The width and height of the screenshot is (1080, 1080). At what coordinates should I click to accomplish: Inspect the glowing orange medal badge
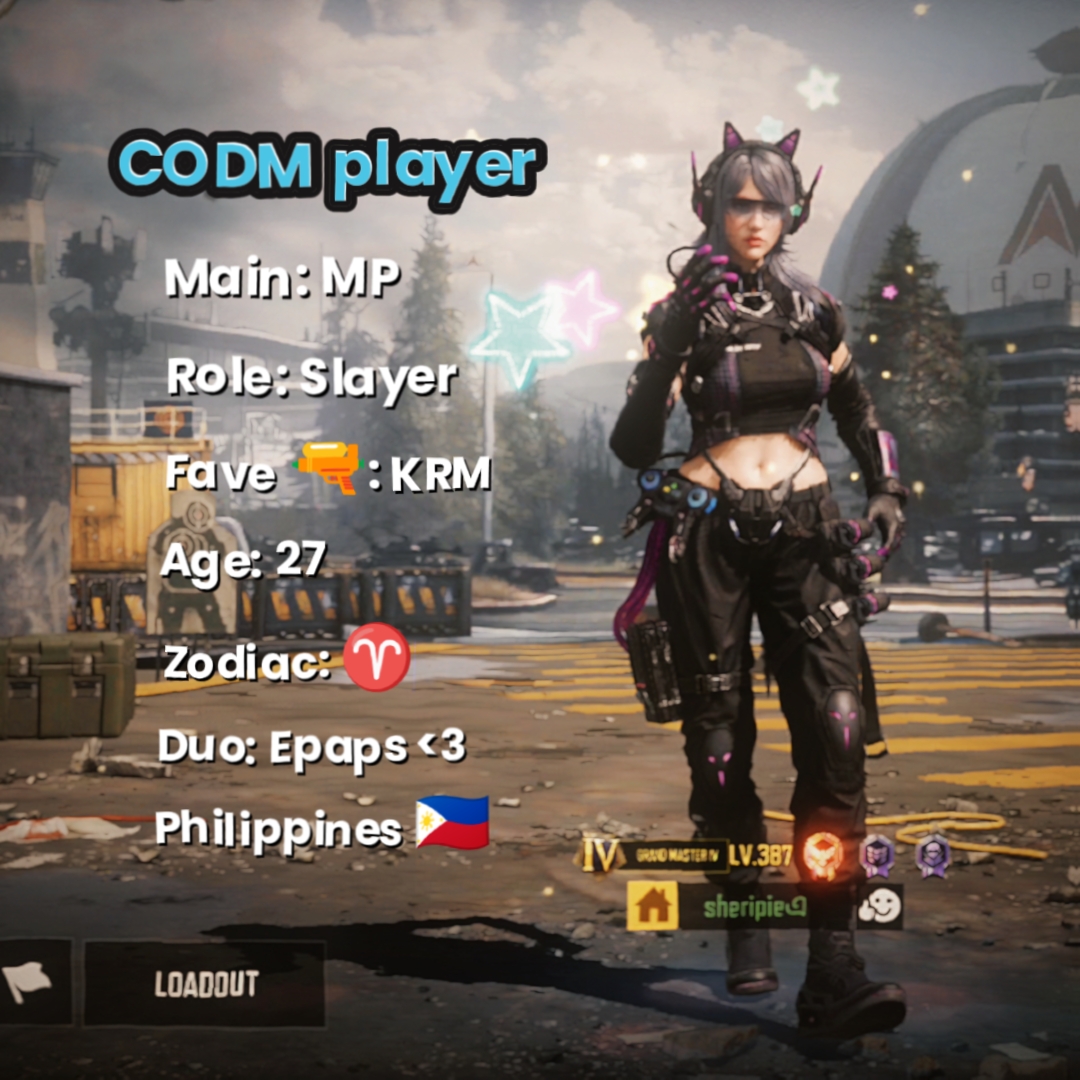click(825, 855)
